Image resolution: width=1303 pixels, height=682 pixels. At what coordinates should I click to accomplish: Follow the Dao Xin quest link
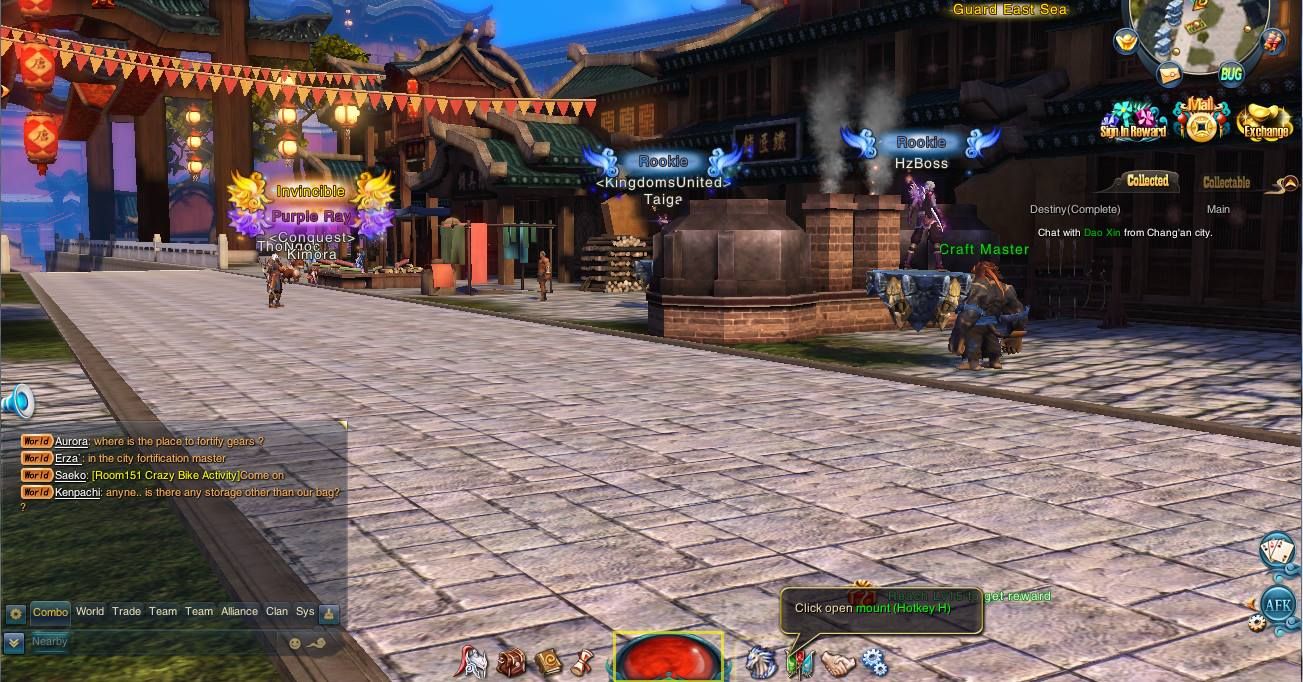(1097, 233)
